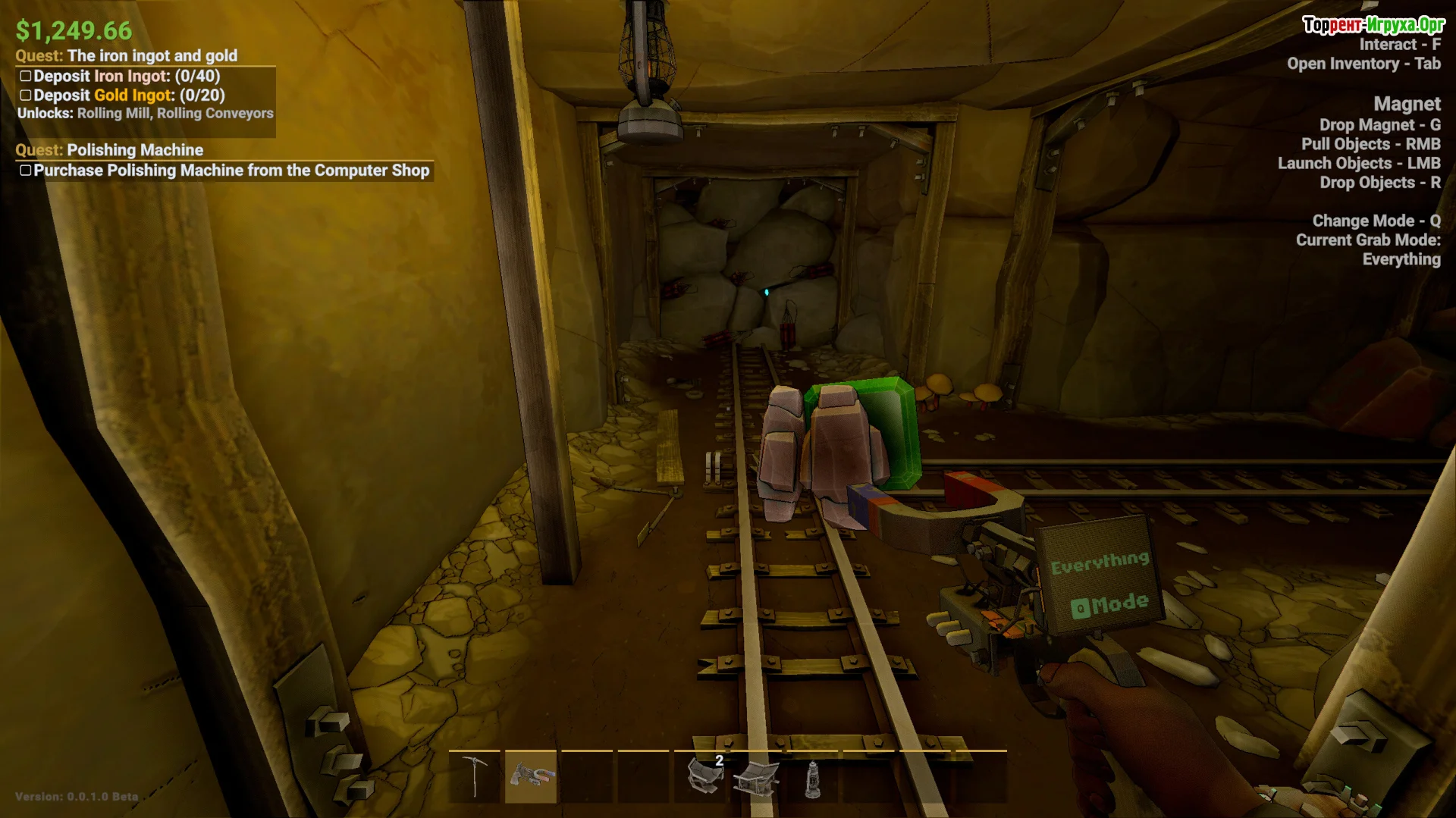Open the iron ingot and gold quest

click(x=152, y=55)
